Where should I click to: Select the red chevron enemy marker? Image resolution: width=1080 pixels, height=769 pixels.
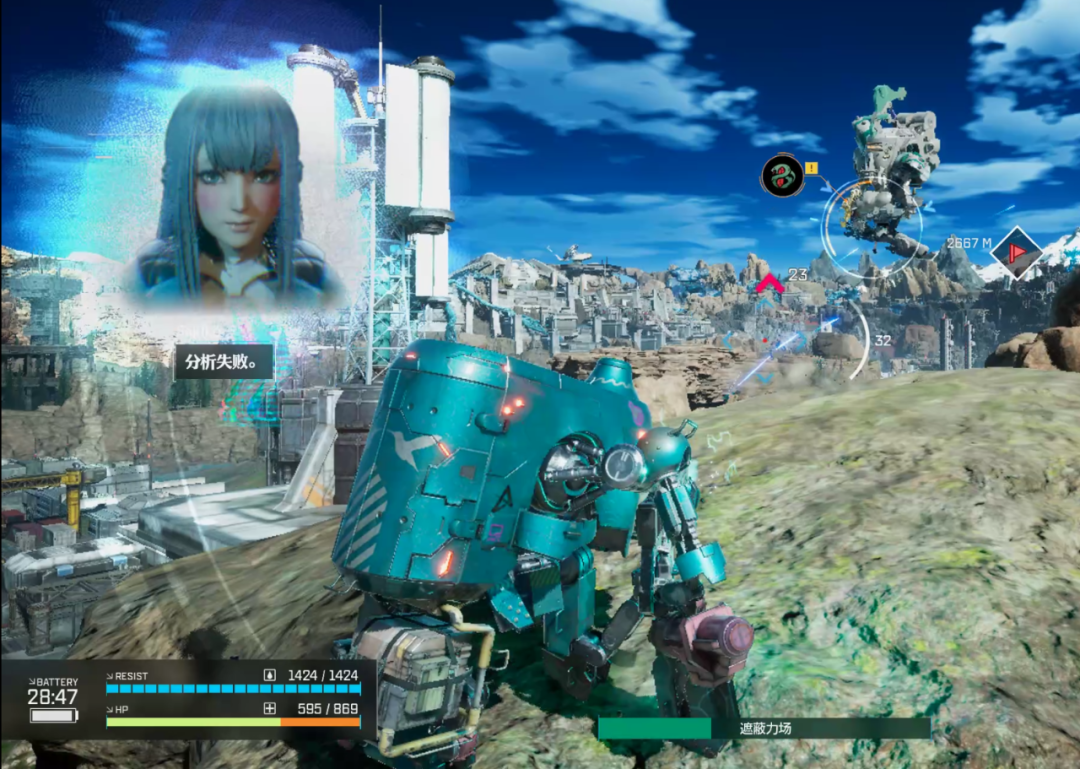point(769,285)
